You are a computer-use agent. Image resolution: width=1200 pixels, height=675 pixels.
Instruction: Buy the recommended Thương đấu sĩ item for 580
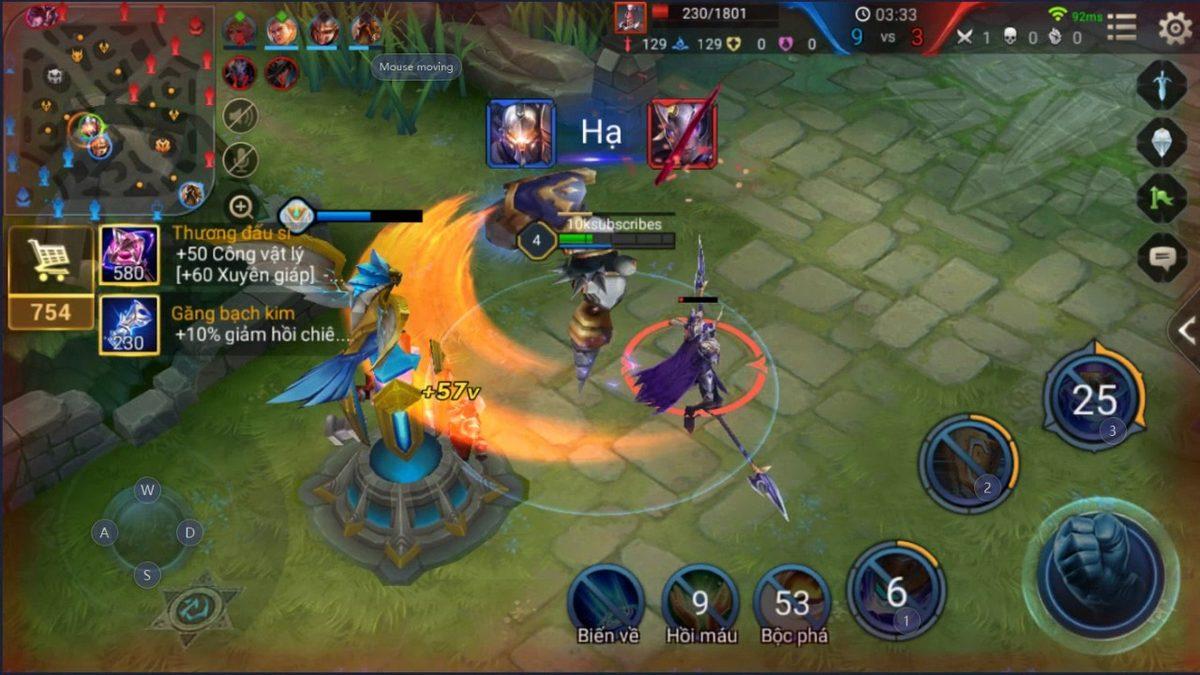tap(129, 256)
